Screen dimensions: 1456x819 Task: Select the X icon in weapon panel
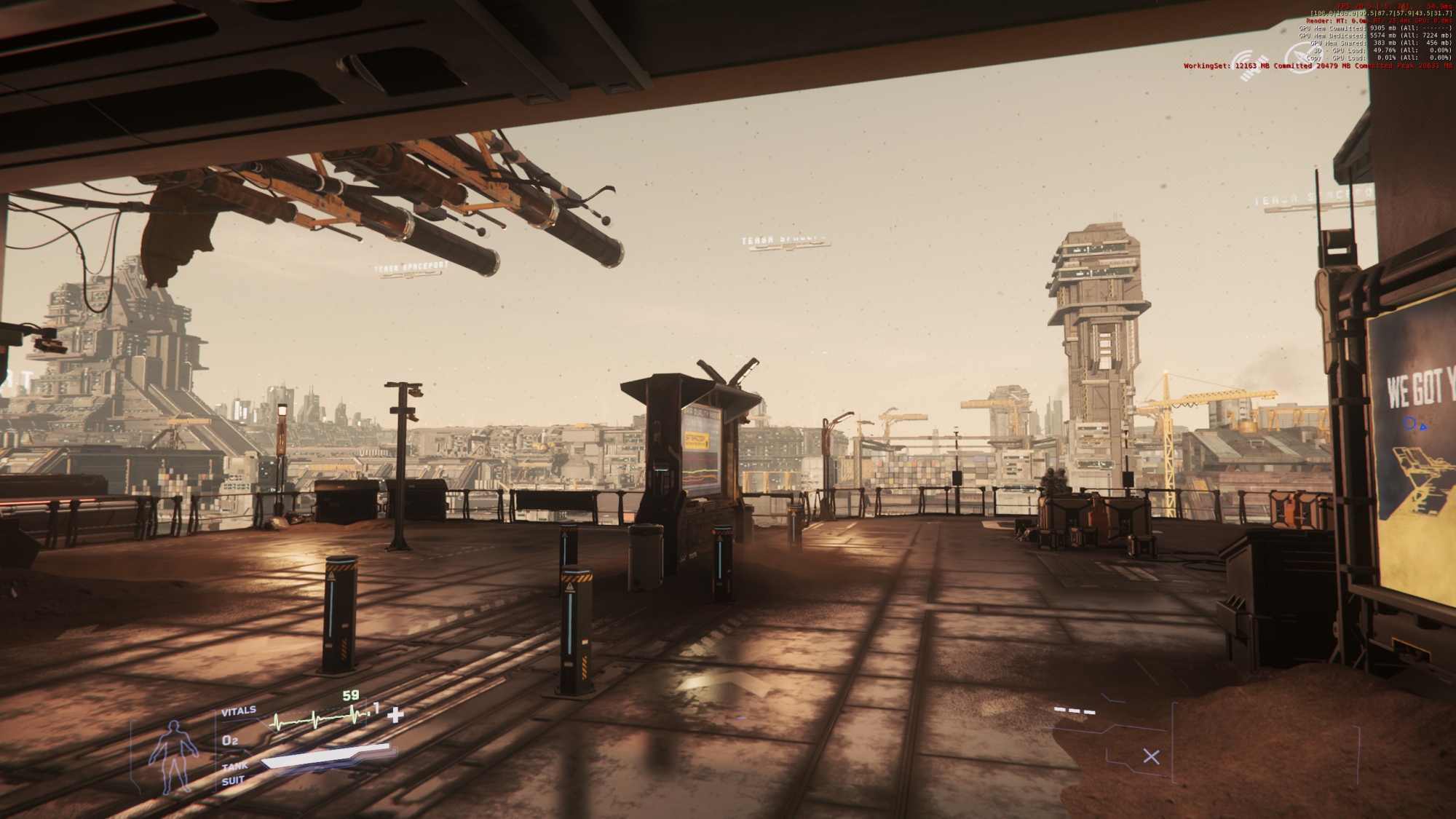click(1151, 756)
